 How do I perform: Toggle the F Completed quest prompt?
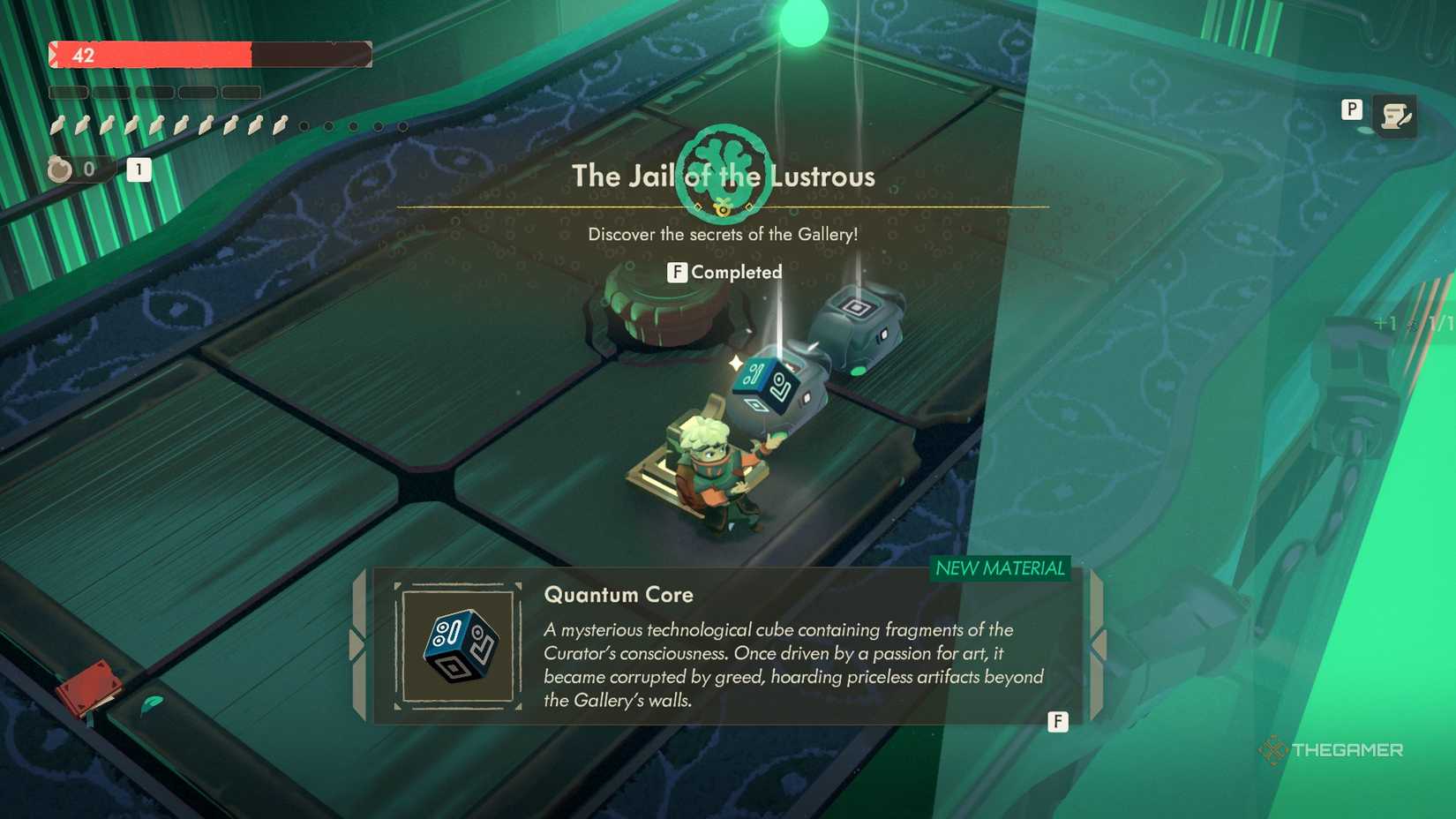tap(724, 272)
